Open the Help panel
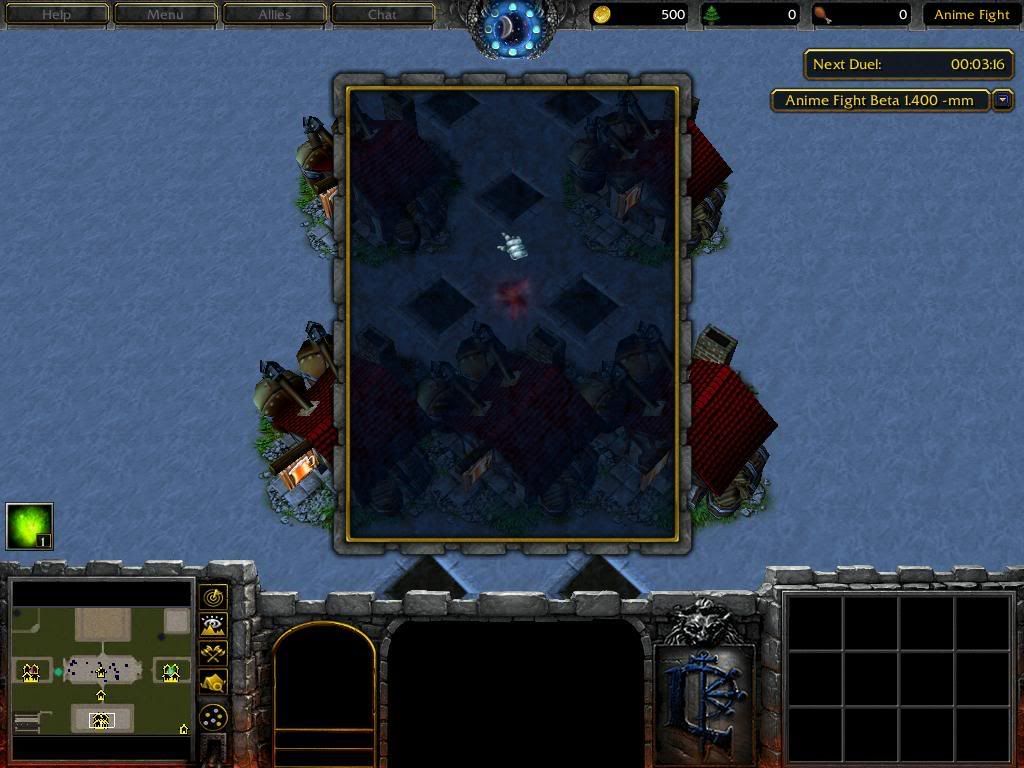This screenshot has height=768, width=1024. point(56,14)
